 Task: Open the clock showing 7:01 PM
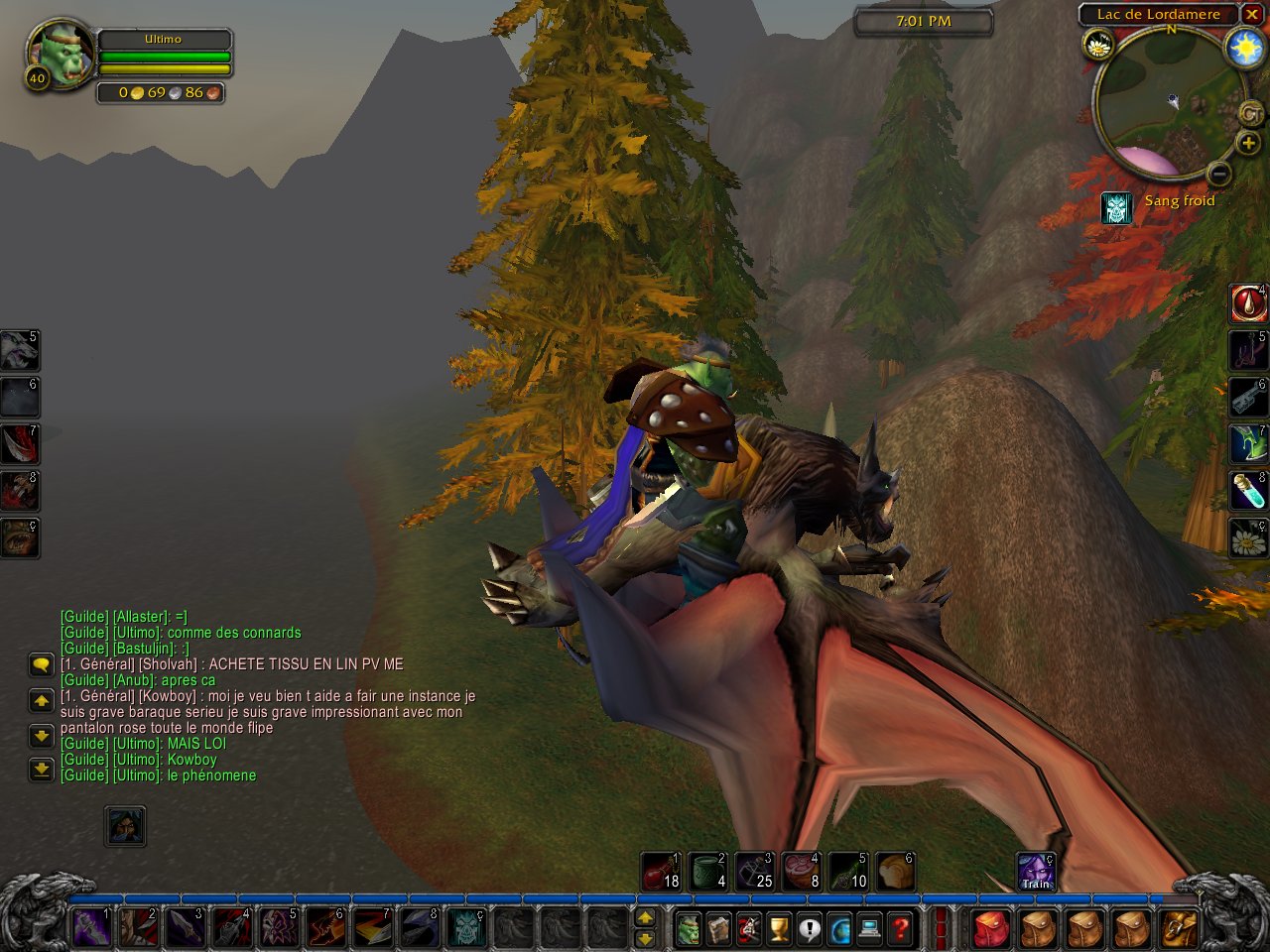[923, 21]
